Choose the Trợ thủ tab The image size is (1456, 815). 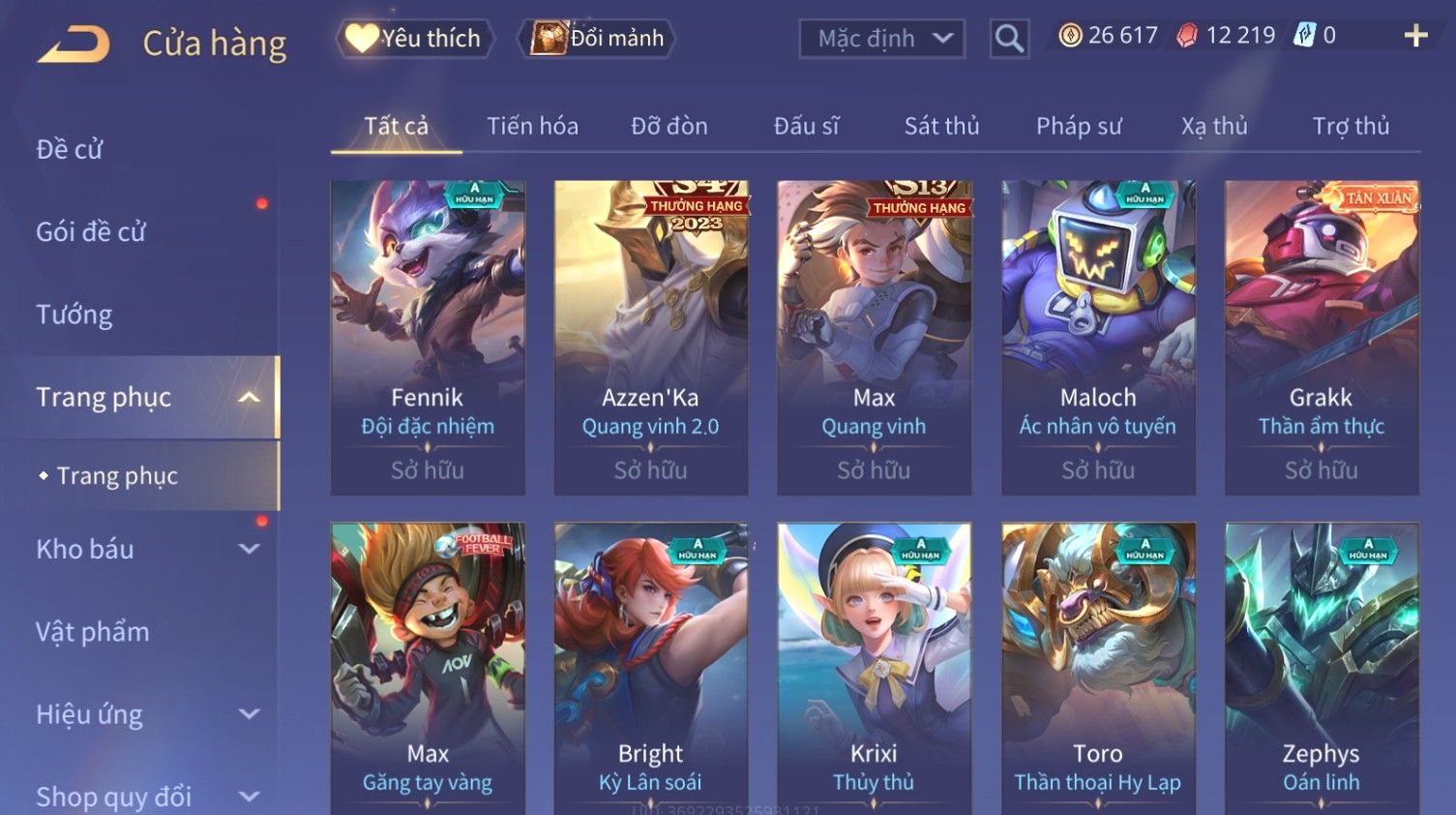tap(1351, 126)
